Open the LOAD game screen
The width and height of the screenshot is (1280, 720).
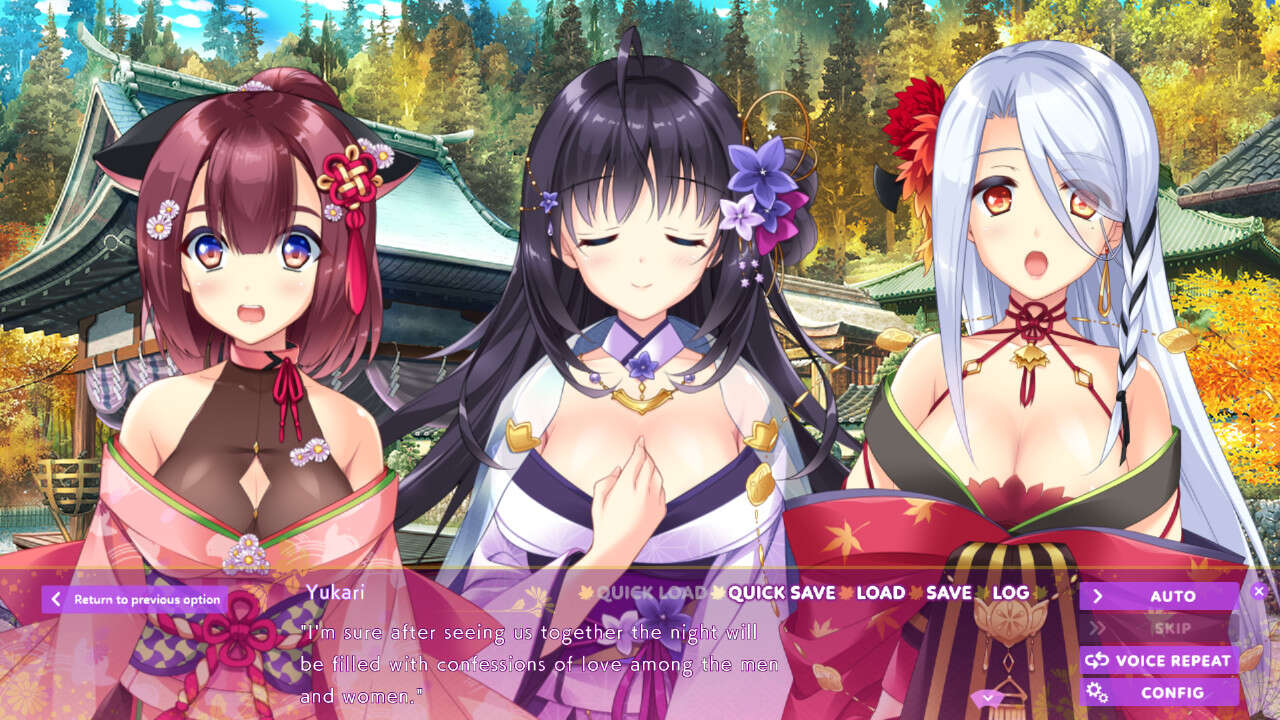coord(877,593)
